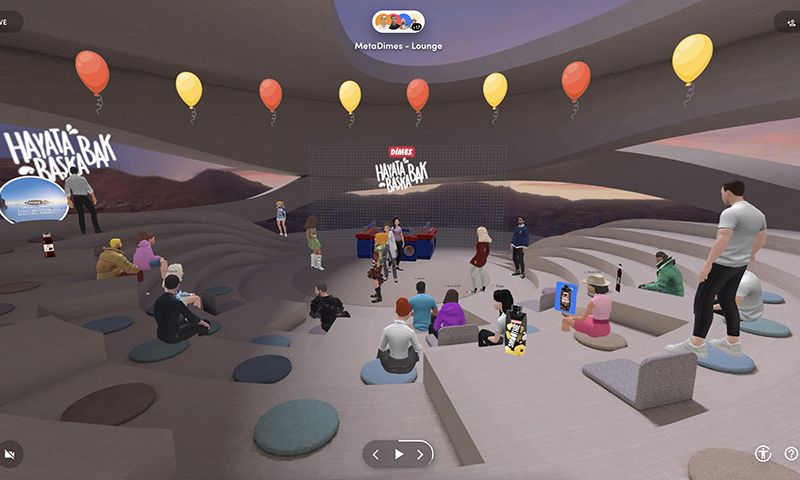Open the invite people icon
Screen dimensions: 800x480
789,21
